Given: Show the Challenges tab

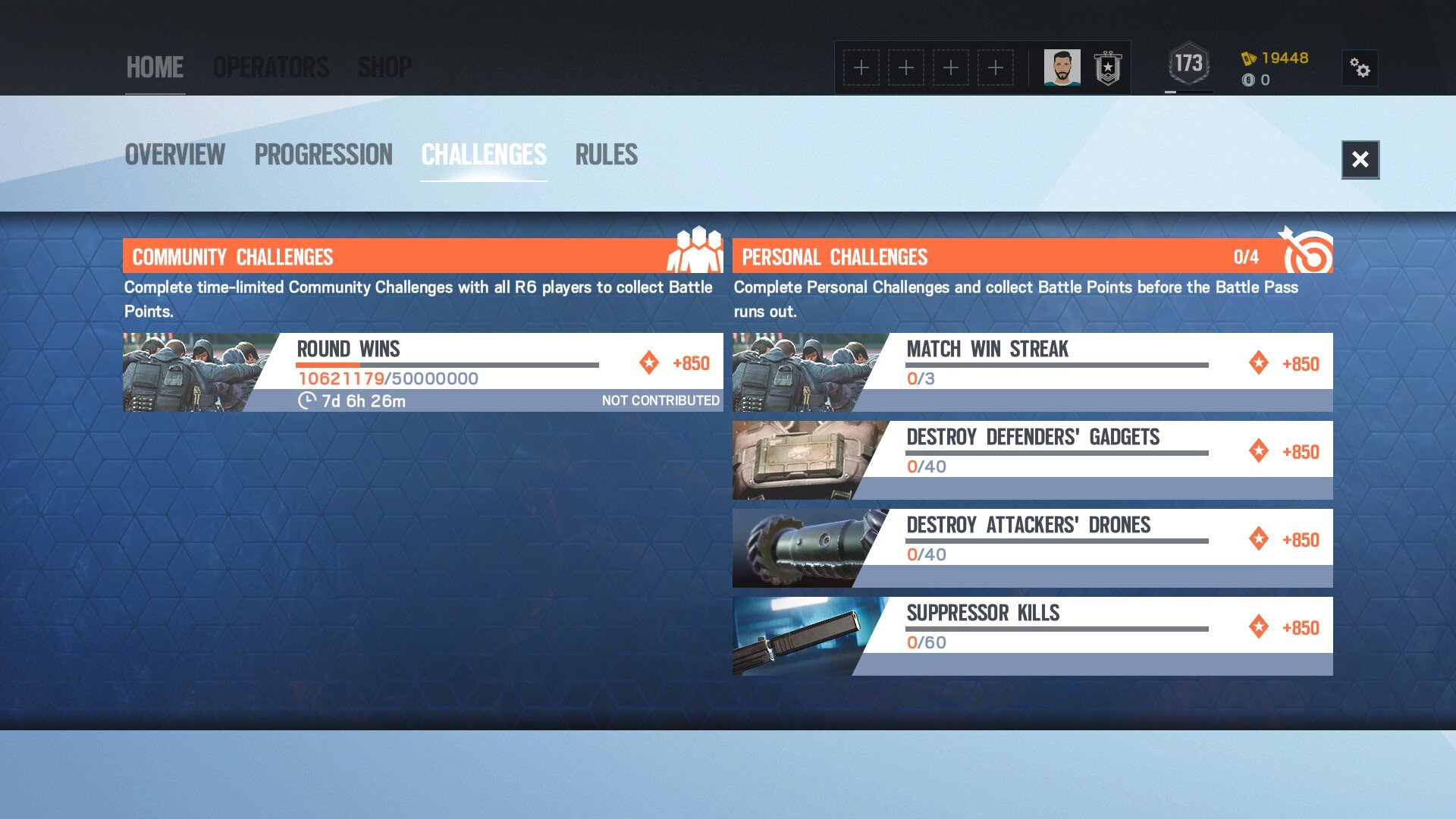Looking at the screenshot, I should pos(484,155).
